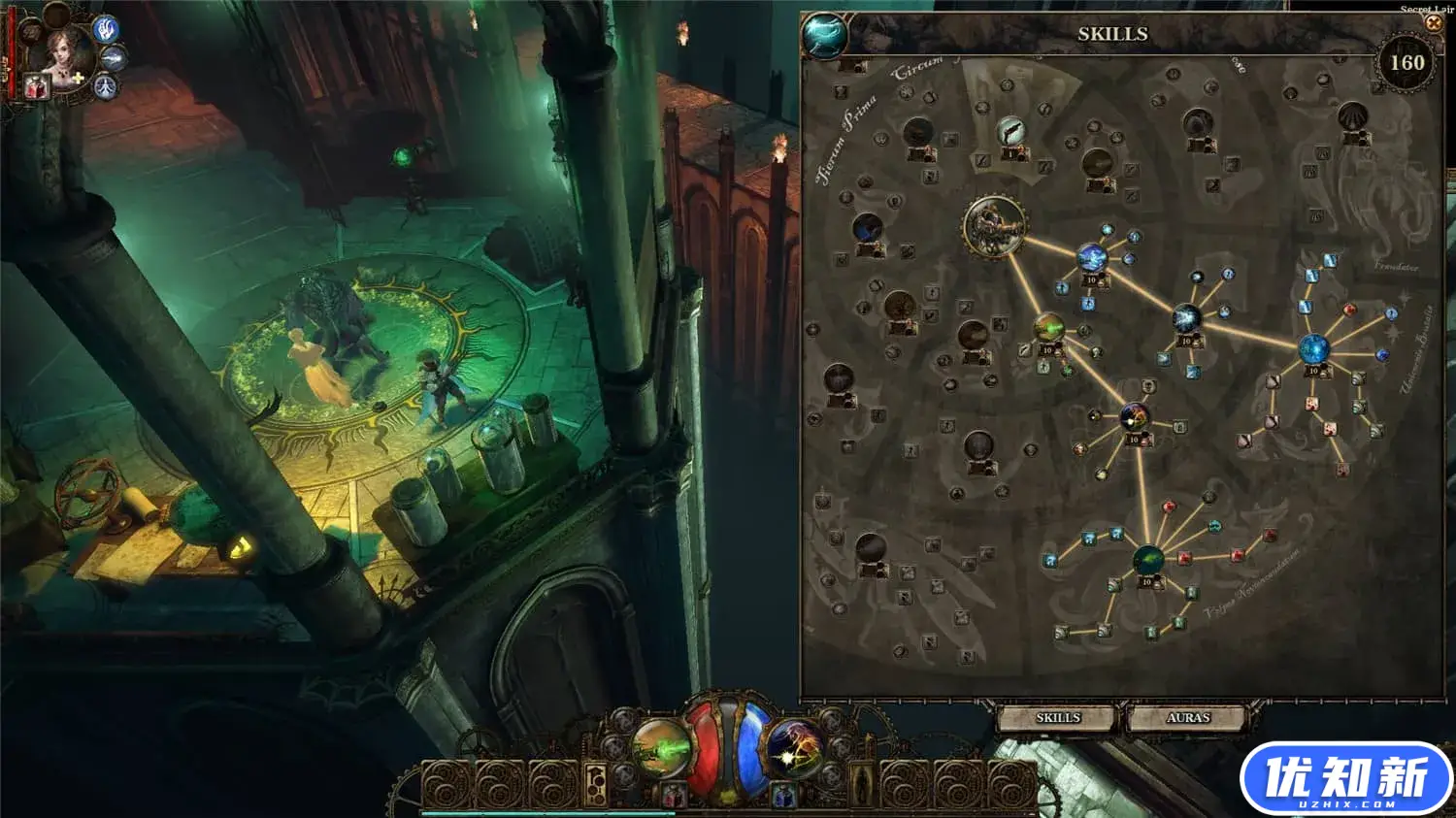Switch to the Skills tab
This screenshot has height=818, width=1456.
[1057, 718]
